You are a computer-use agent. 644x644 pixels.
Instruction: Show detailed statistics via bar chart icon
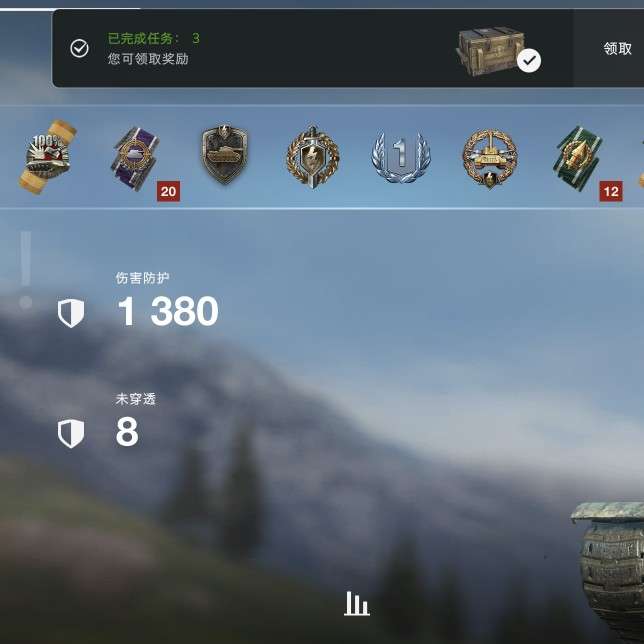357,603
